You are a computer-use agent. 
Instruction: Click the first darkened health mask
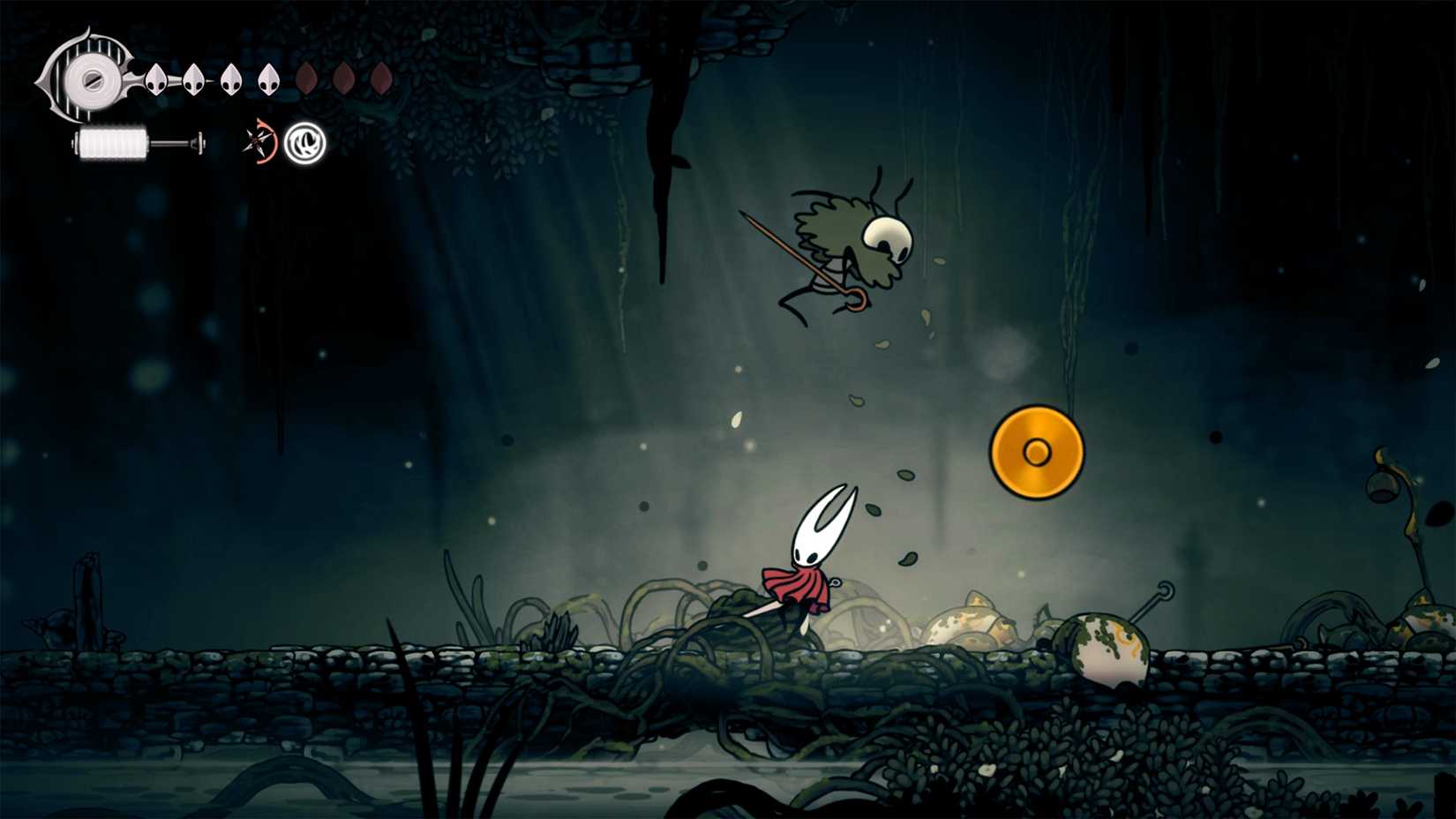pos(307,78)
